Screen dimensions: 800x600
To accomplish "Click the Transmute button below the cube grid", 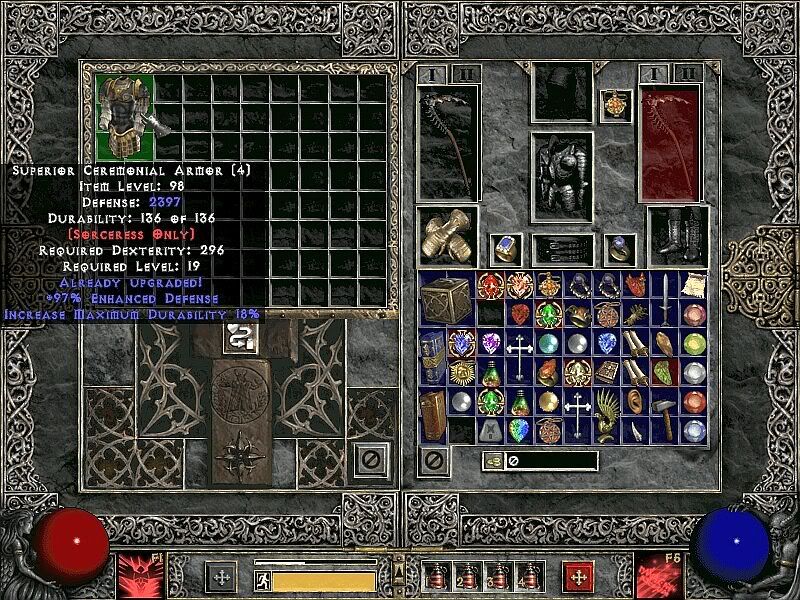I will point(240,336).
